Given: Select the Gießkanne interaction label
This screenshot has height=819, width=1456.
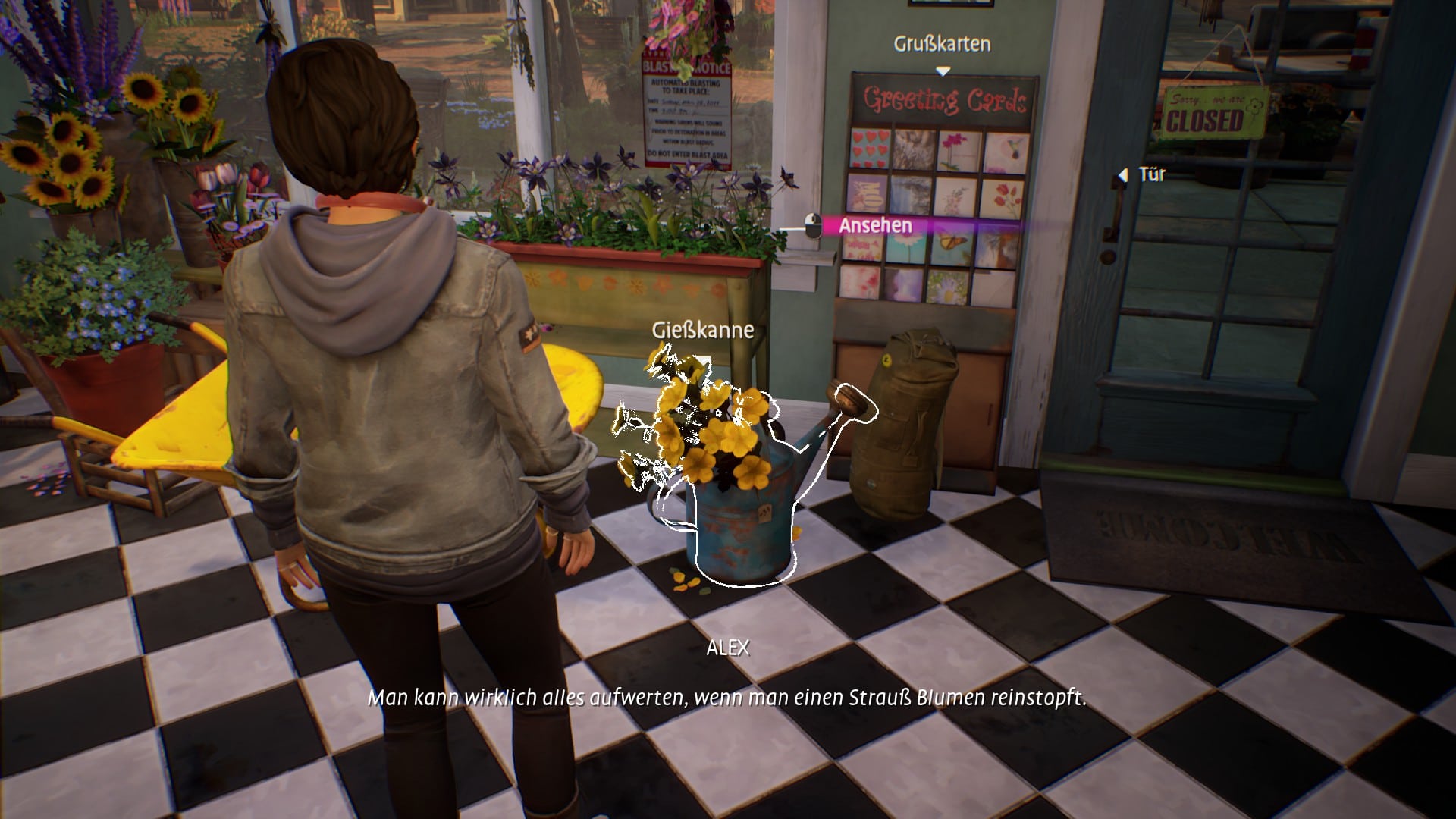Looking at the screenshot, I should (x=702, y=330).
